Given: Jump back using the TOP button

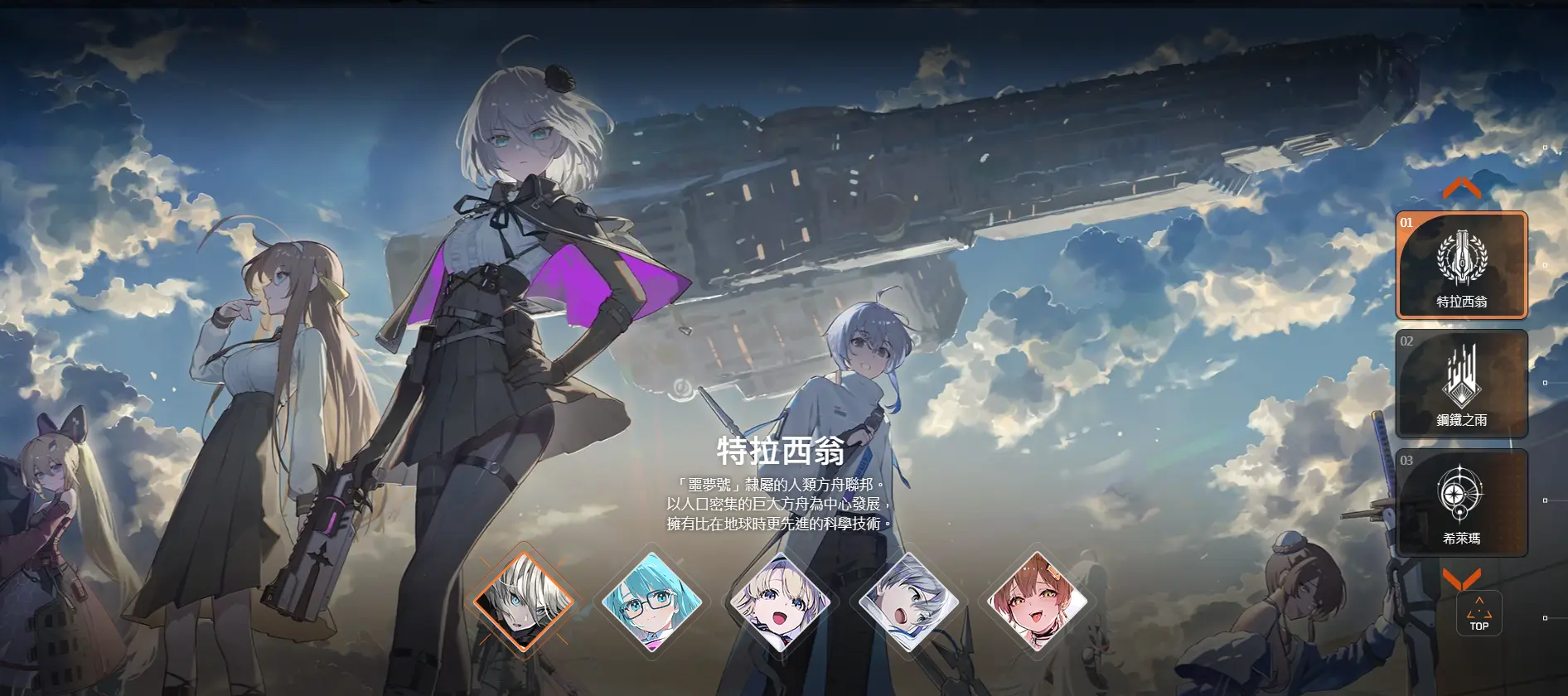Looking at the screenshot, I should pyautogui.click(x=1478, y=615).
